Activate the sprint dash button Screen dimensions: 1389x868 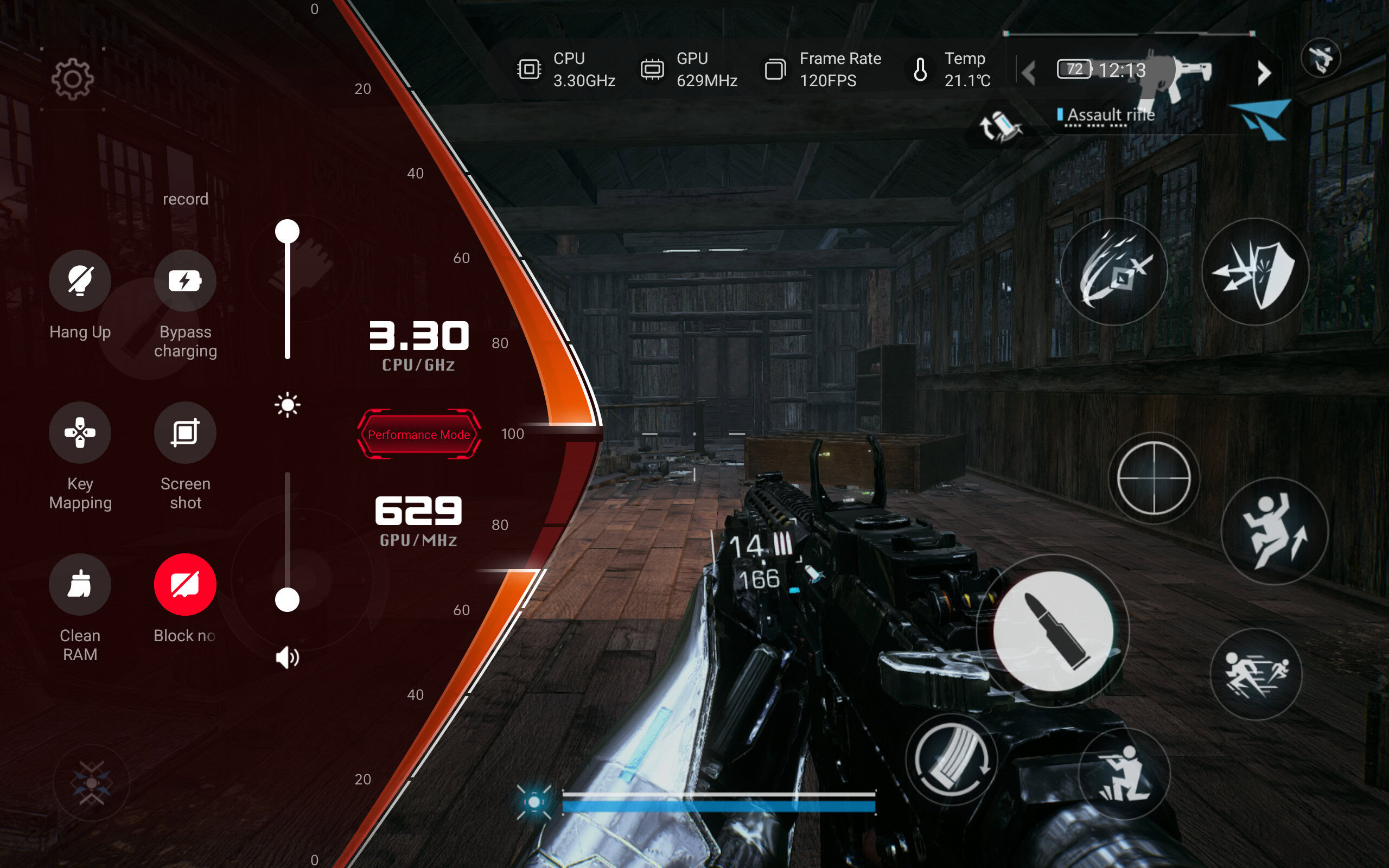[x=1256, y=674]
